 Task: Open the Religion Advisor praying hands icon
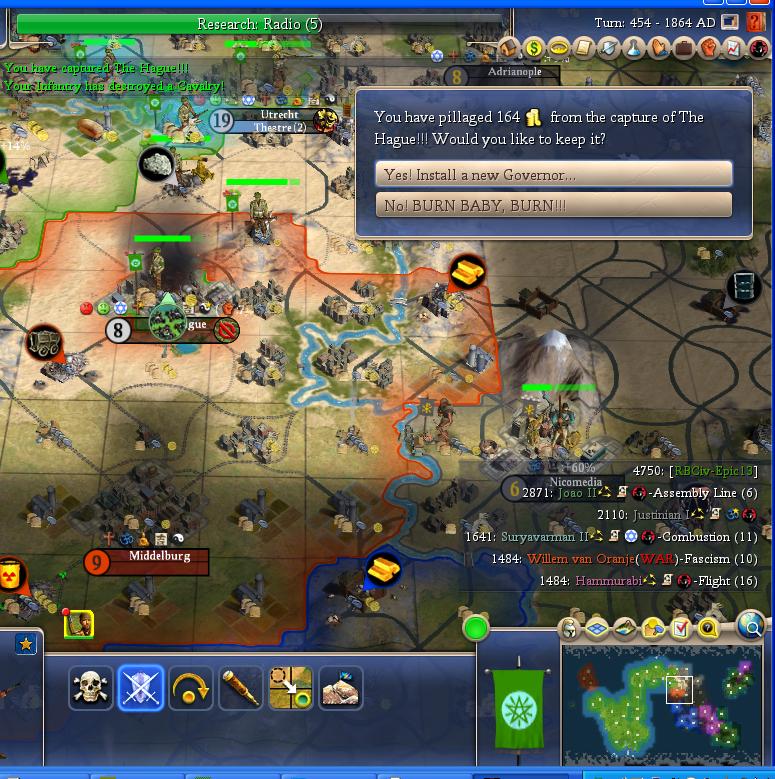click(x=659, y=48)
